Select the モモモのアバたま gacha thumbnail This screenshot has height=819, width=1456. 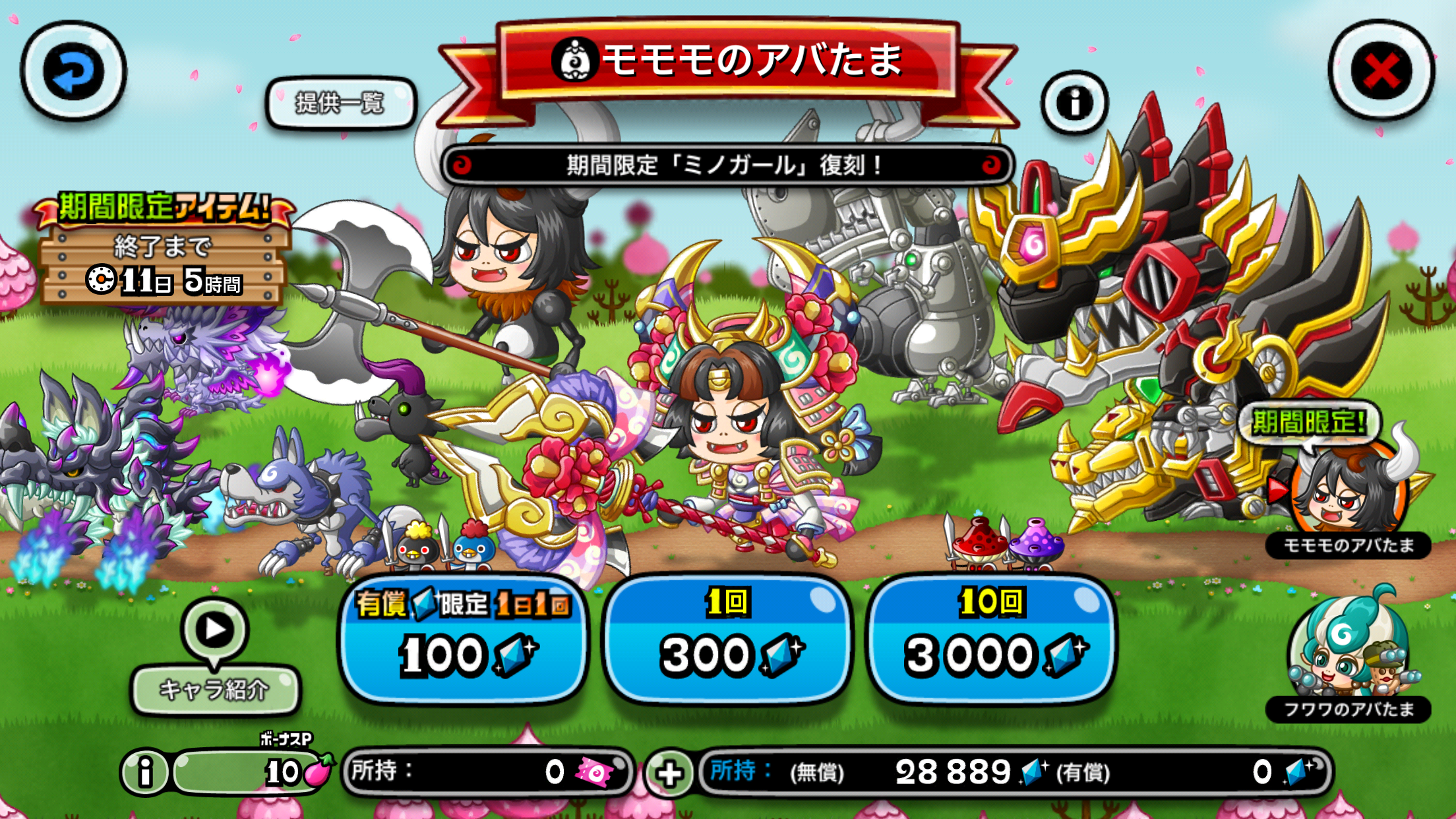(1349, 491)
